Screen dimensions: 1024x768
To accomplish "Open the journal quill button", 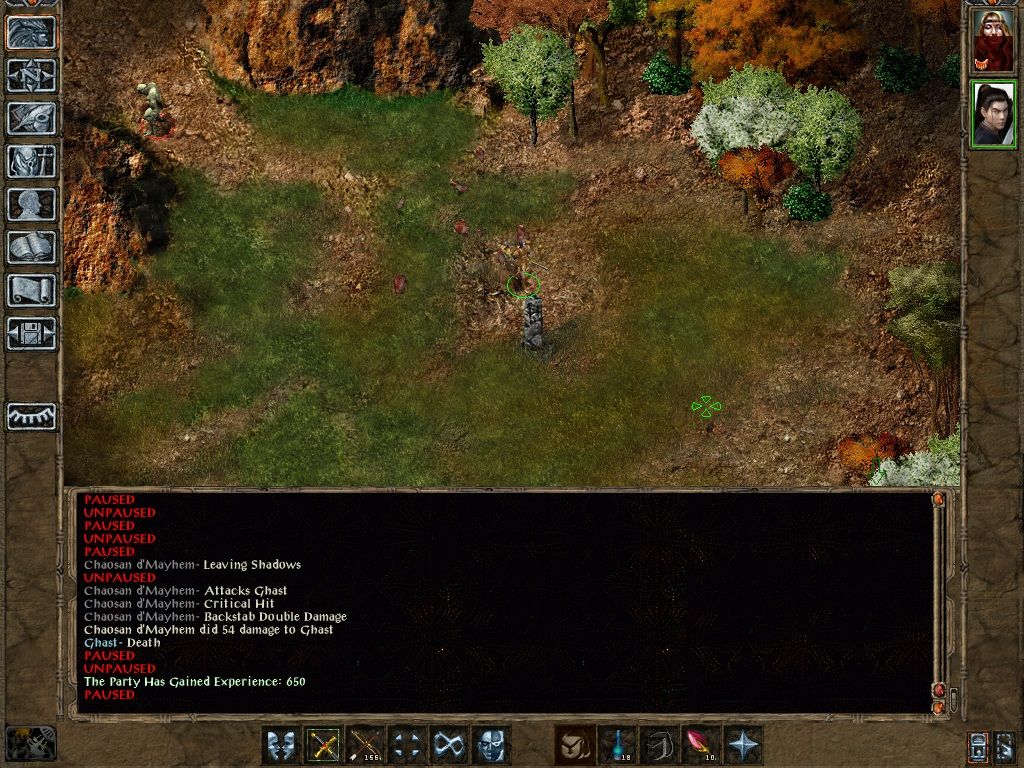I will point(31,118).
